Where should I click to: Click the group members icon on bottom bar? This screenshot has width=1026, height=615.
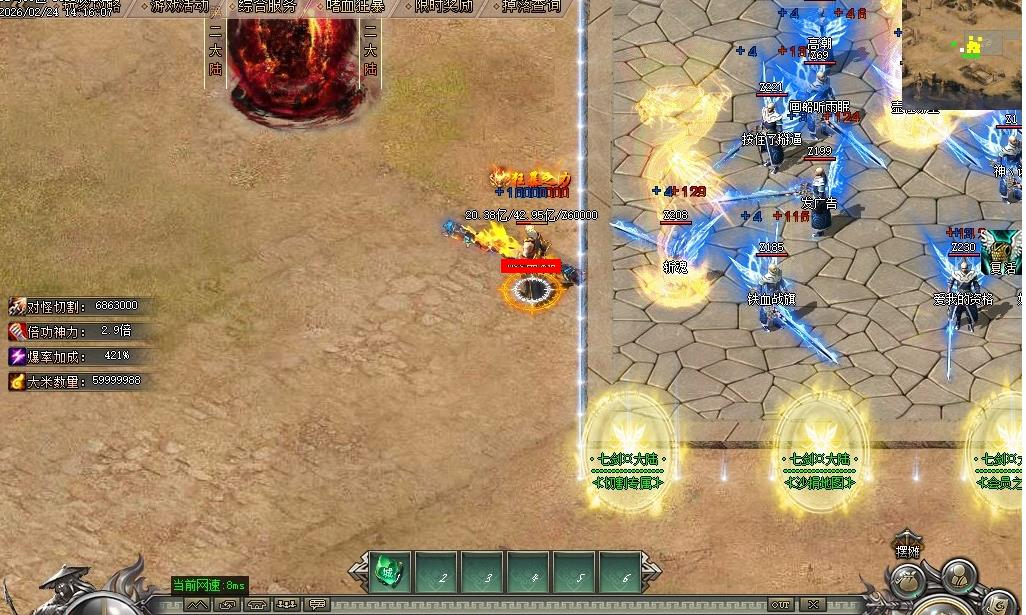pos(288,604)
